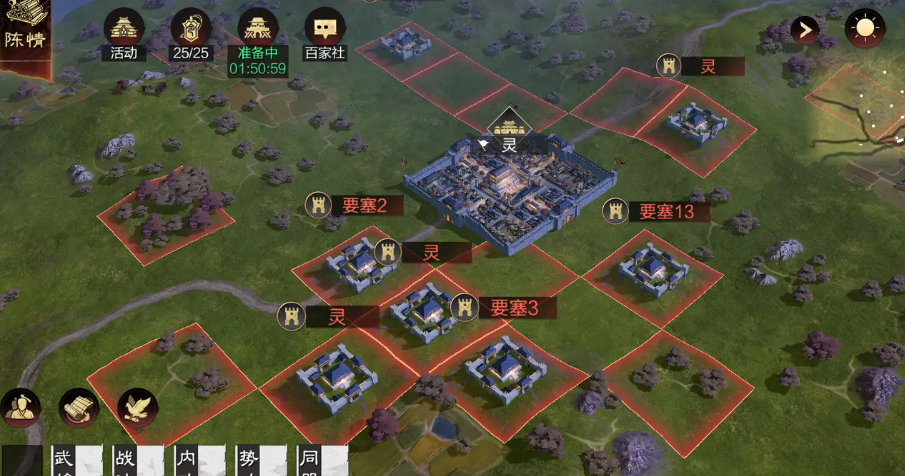Open the 准备中 gate countdown icon
Viewport: 905px width, 476px height.
coord(257,30)
